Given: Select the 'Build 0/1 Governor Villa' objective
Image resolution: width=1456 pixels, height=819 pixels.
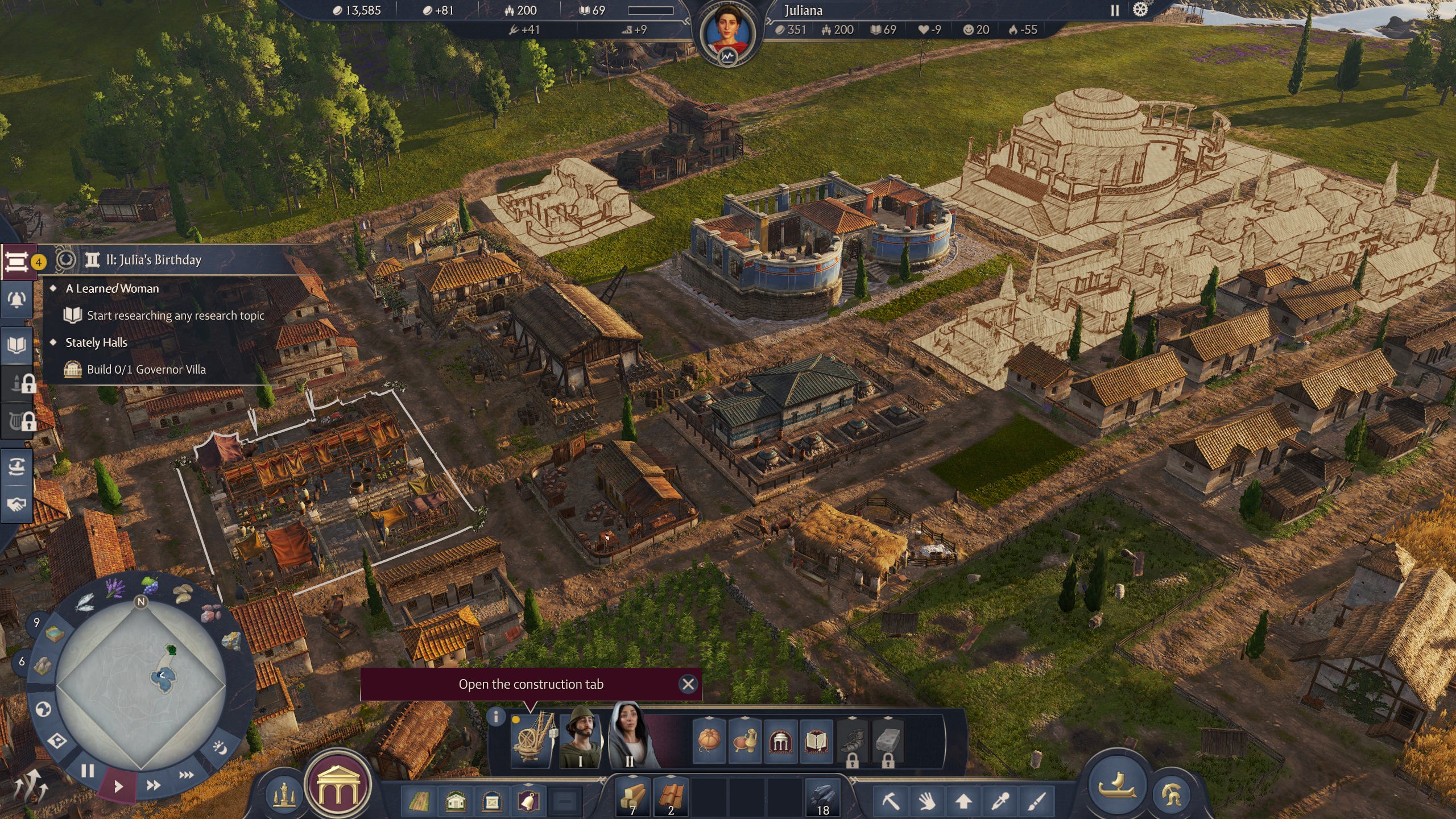Looking at the screenshot, I should (x=146, y=370).
